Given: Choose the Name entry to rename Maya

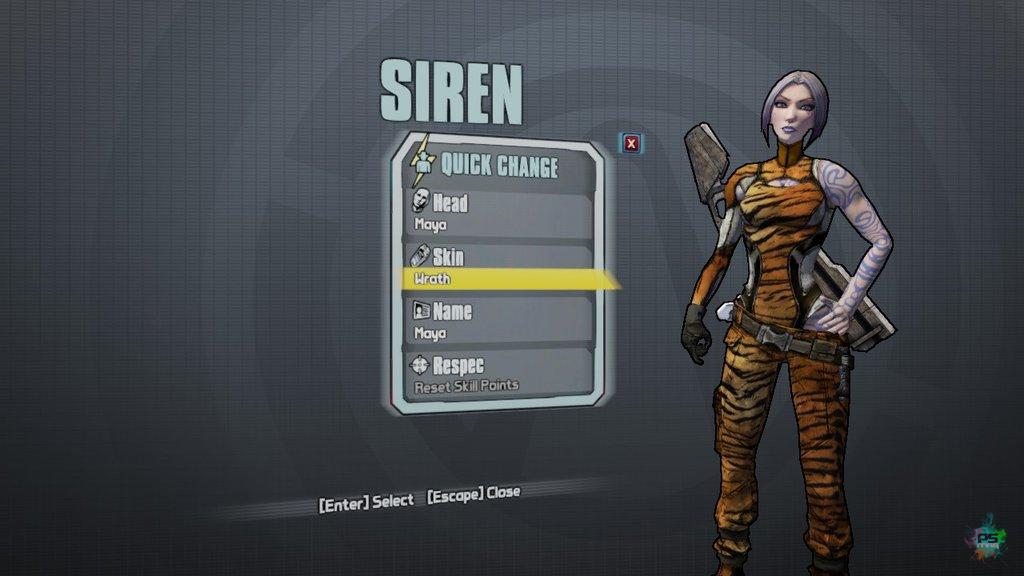Looking at the screenshot, I should click(500, 321).
